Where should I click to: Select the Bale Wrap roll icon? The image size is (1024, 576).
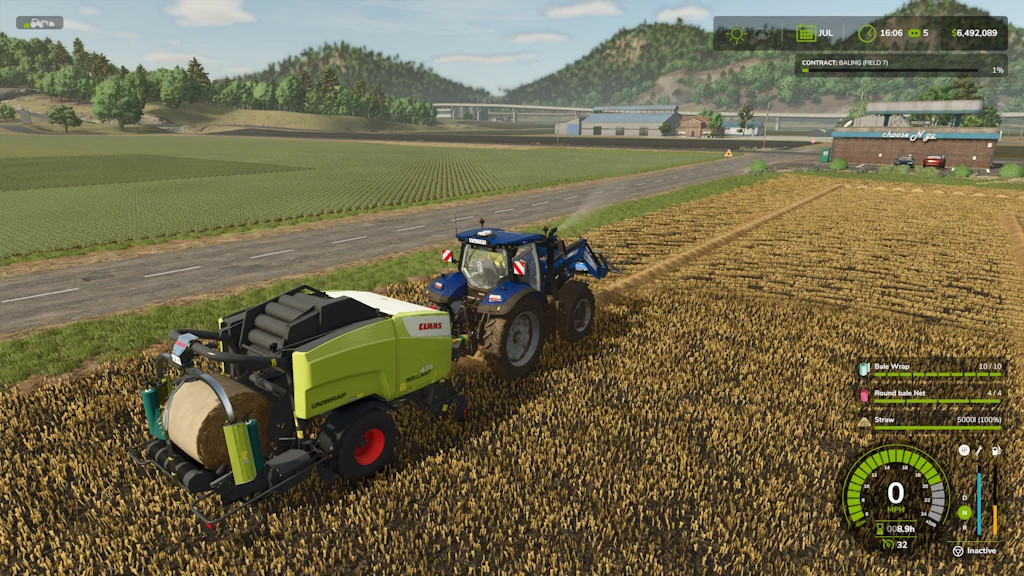point(863,368)
